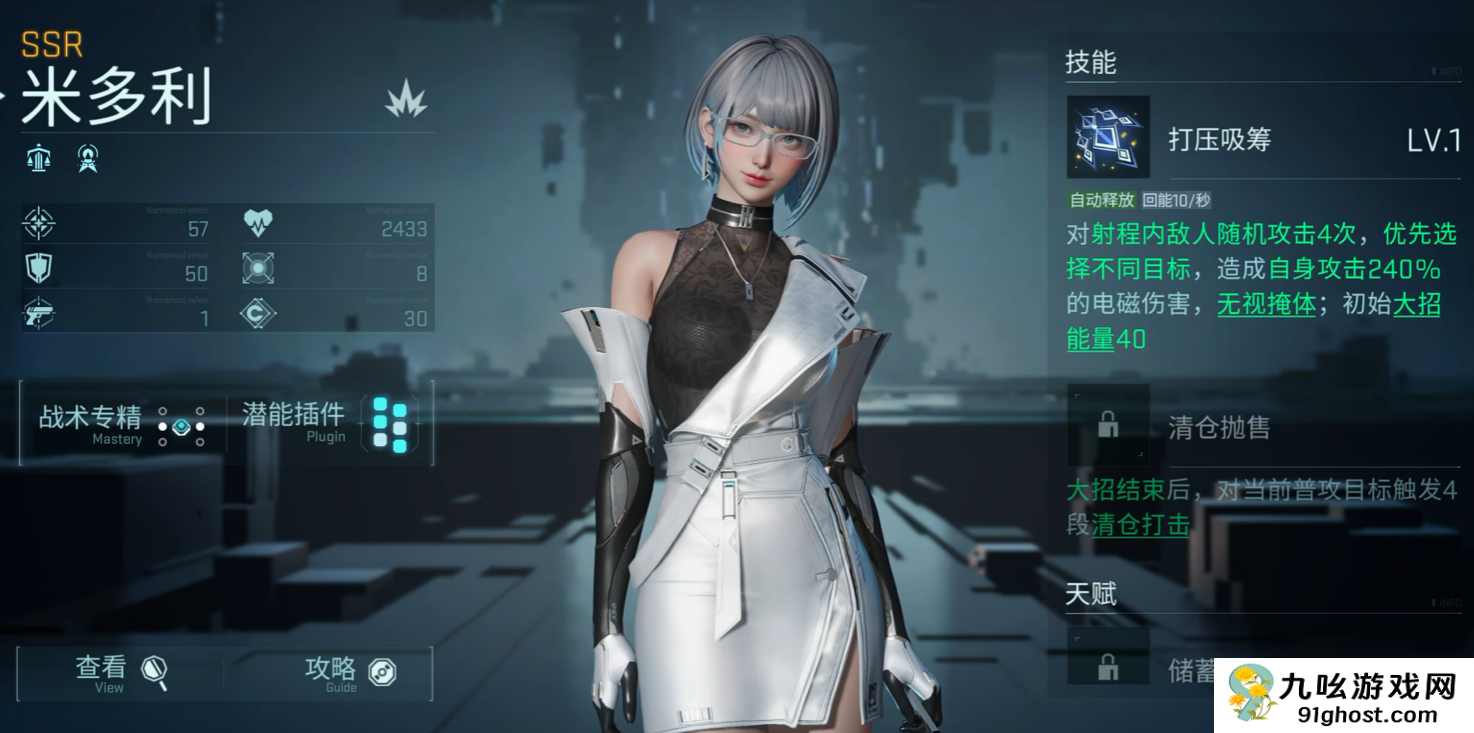The height and width of the screenshot is (733, 1474).
Task: Click the 查看 View button
Action: click(120, 673)
